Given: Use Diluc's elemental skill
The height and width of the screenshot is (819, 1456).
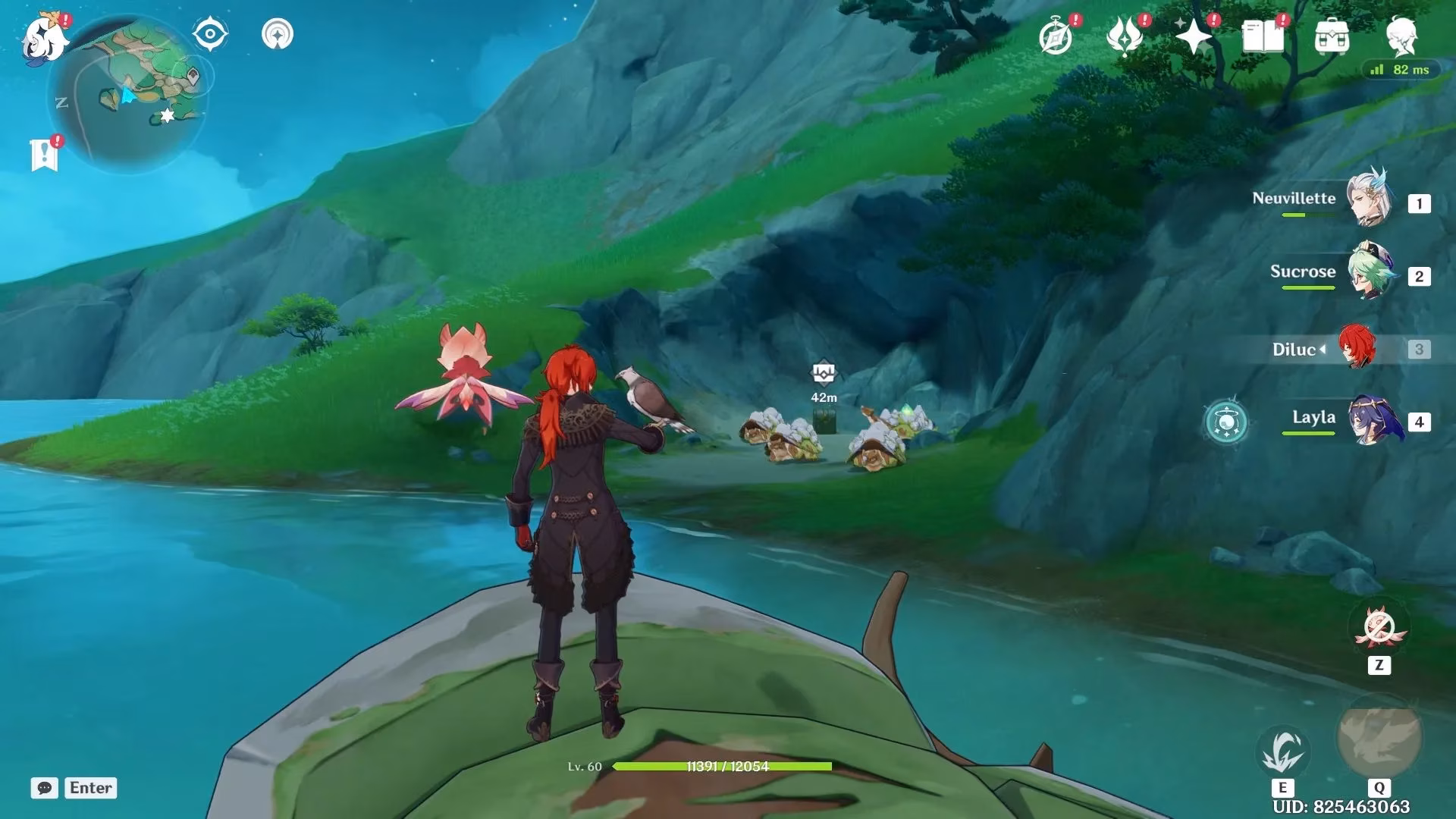Looking at the screenshot, I should click(1282, 752).
